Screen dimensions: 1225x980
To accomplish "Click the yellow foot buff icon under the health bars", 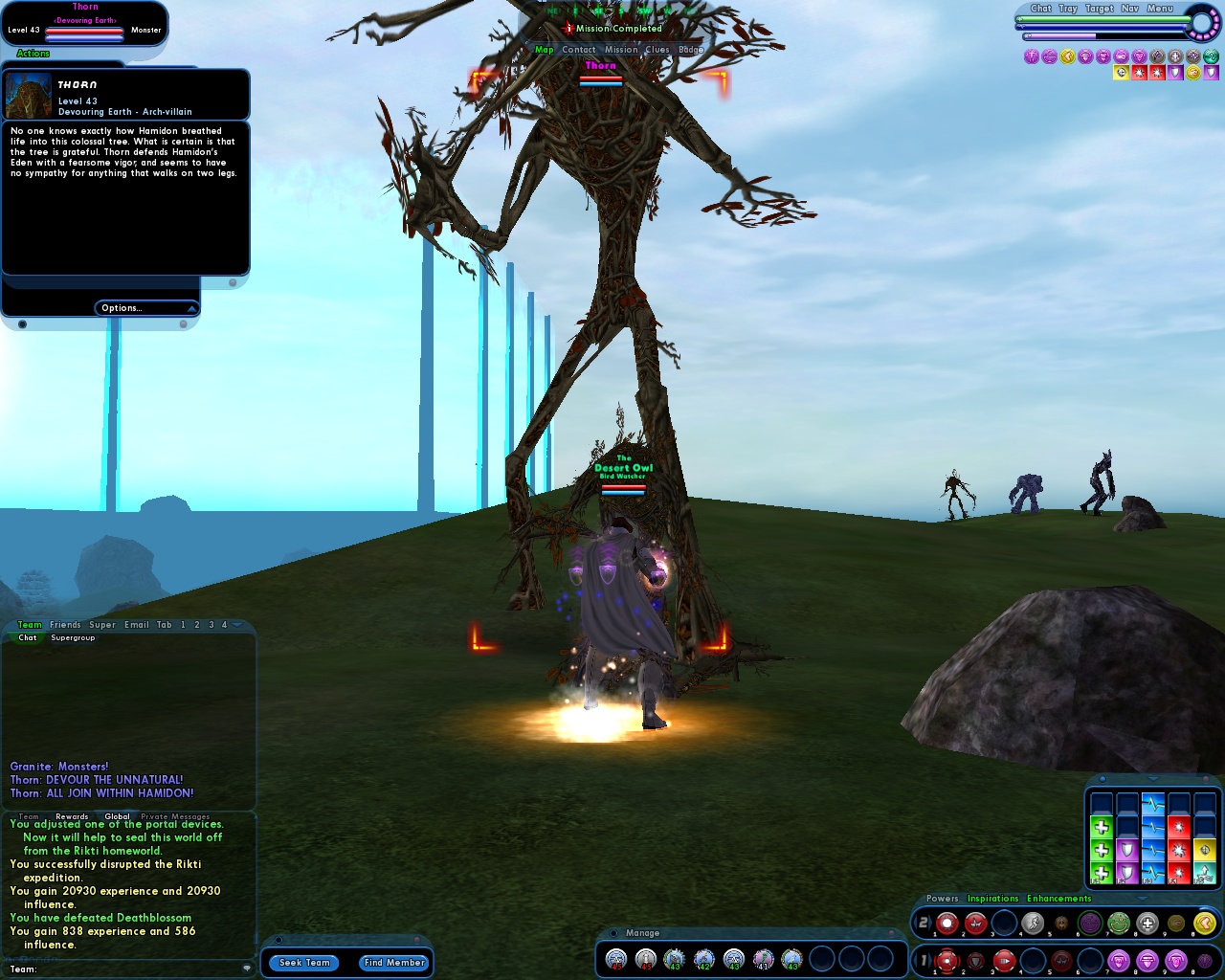I will point(1067,56).
